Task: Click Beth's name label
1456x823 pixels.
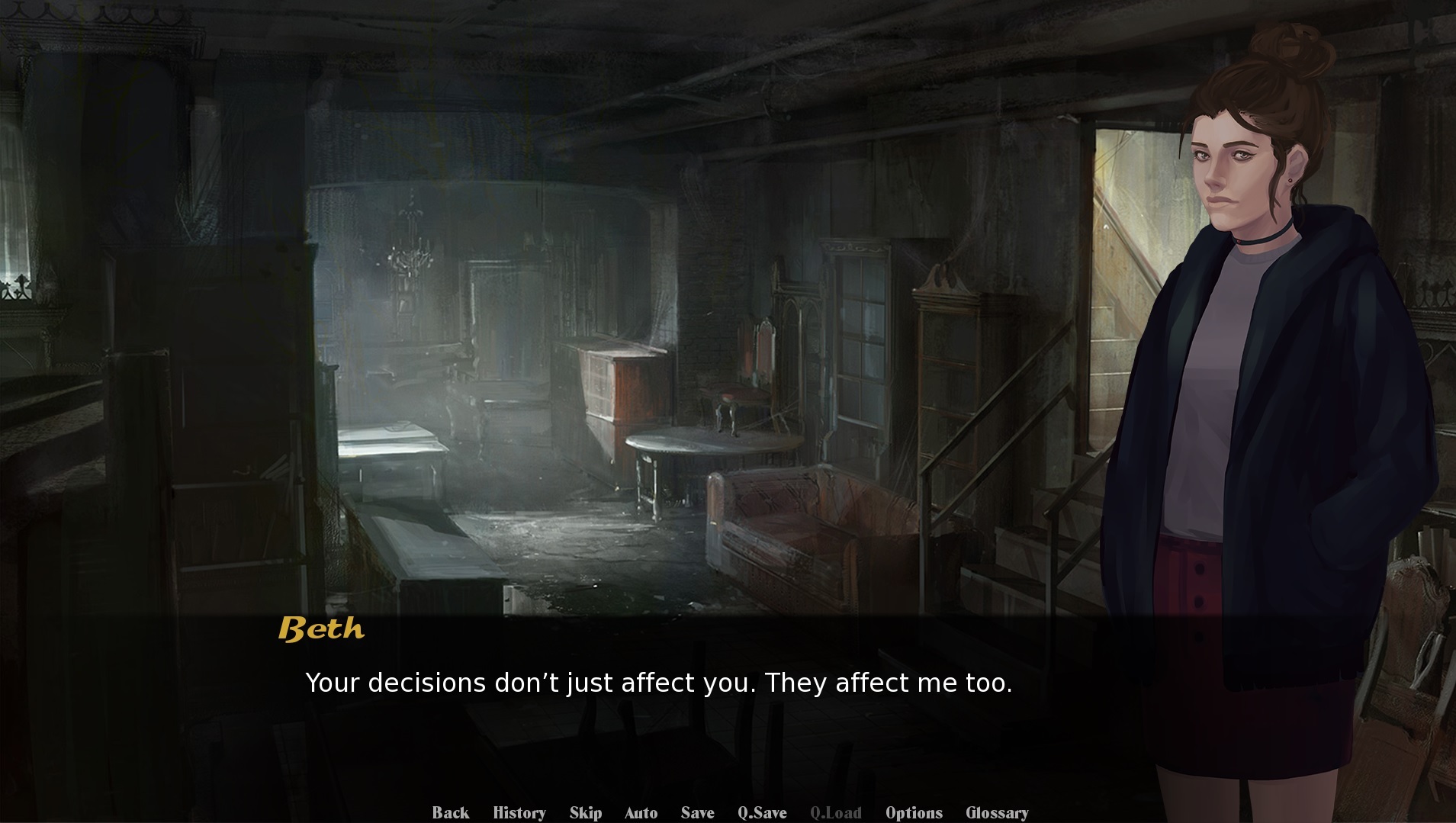Action: pyautogui.click(x=321, y=630)
